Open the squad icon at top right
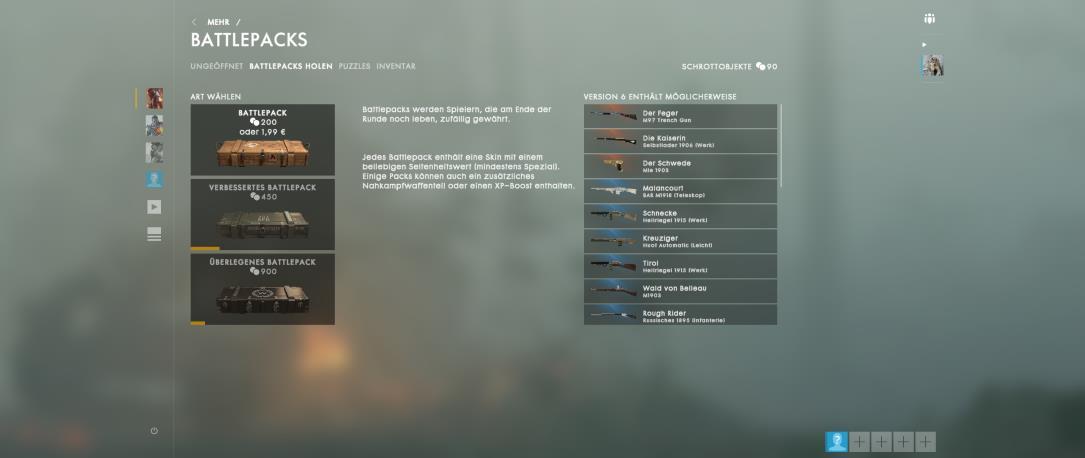 click(x=930, y=19)
